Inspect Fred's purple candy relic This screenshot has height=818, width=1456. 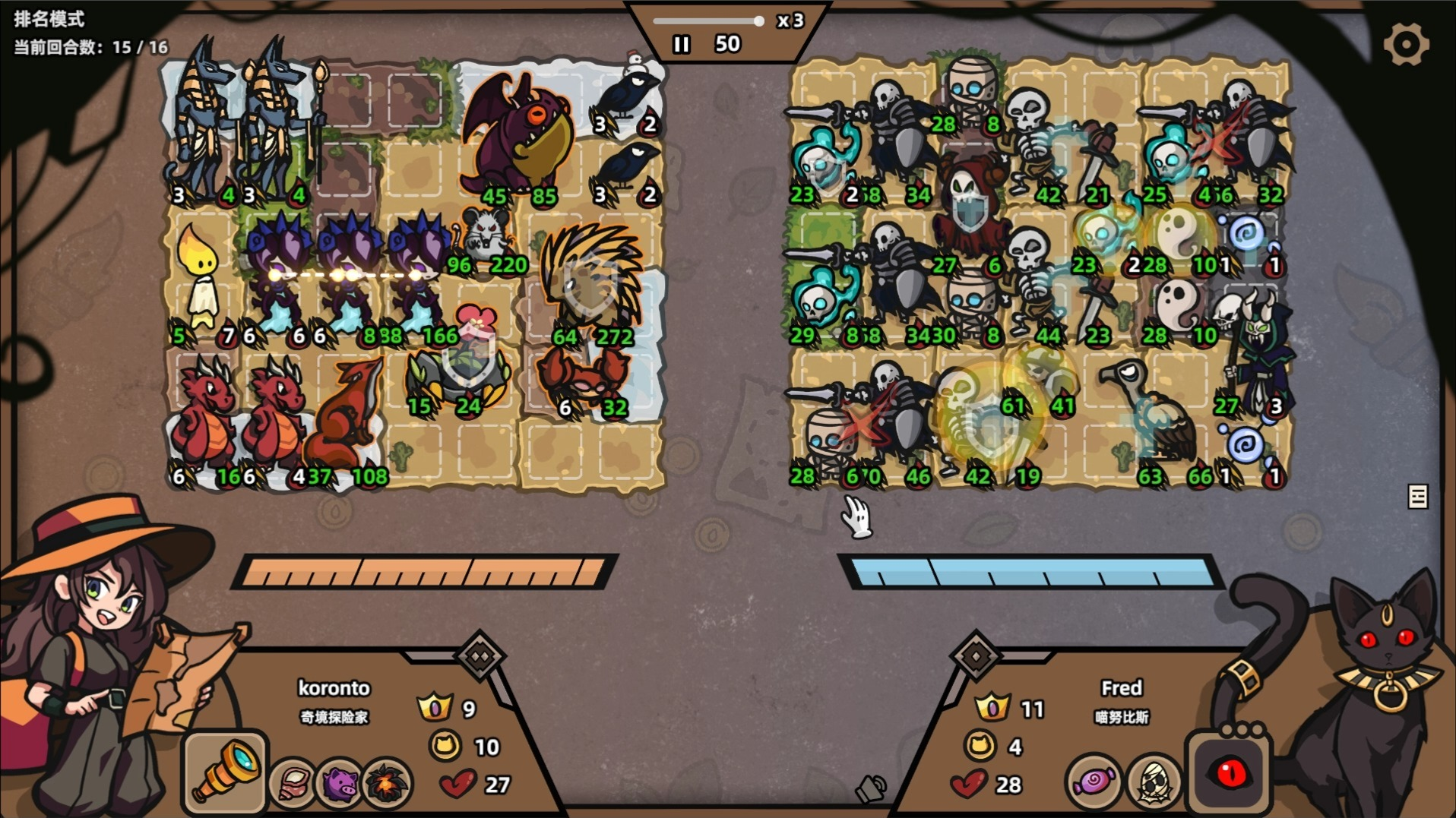(x=1093, y=781)
